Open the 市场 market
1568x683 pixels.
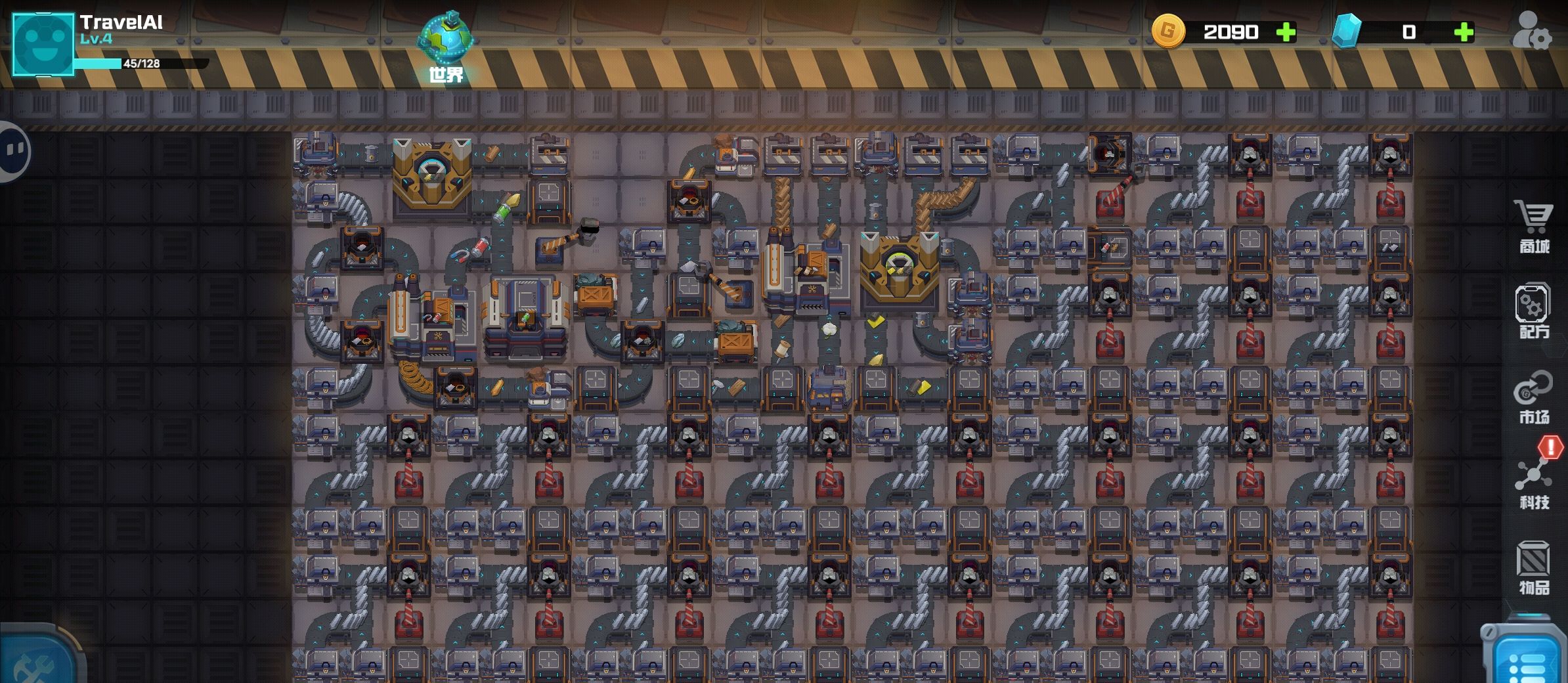click(1533, 397)
